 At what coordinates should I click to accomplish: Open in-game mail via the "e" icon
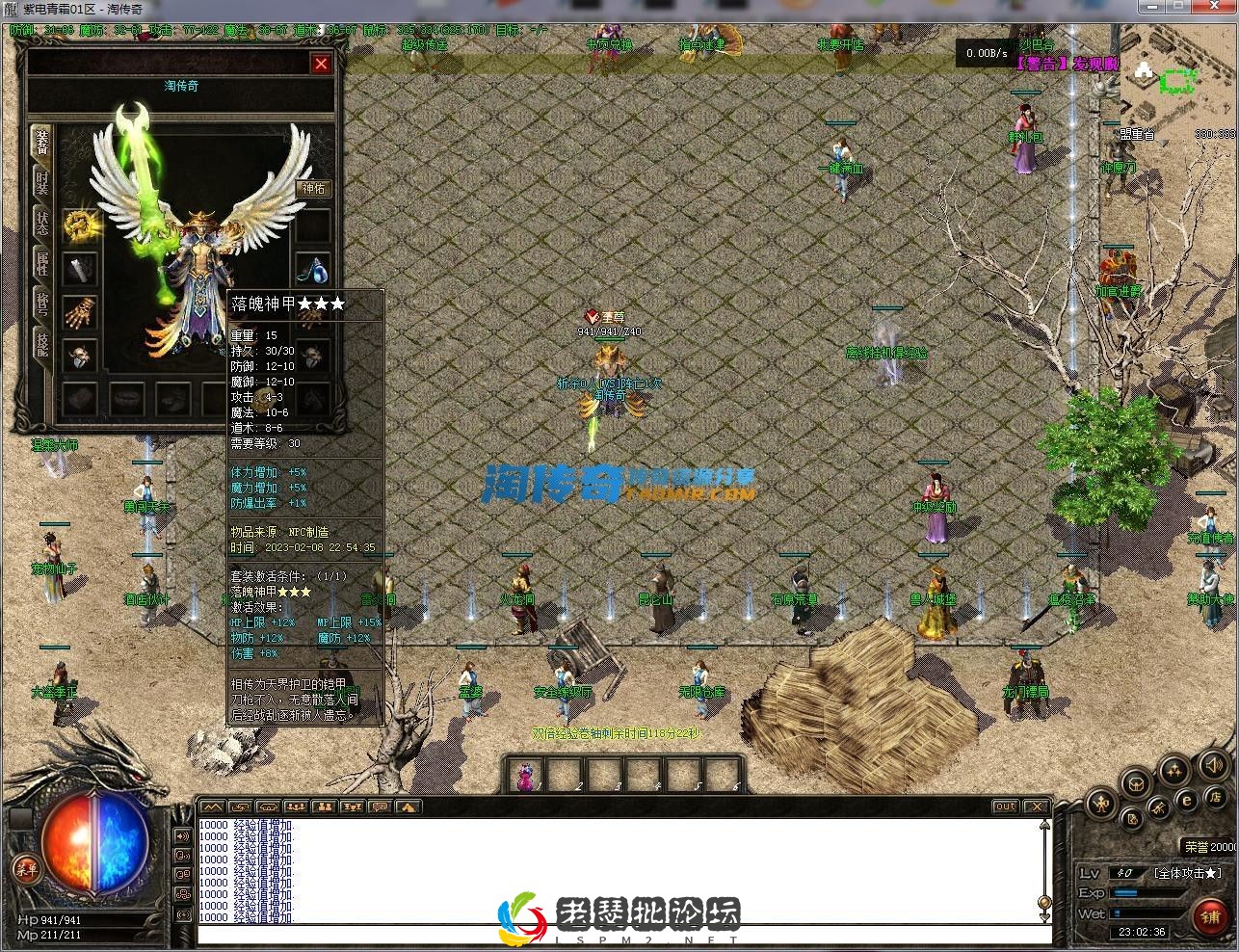tap(1187, 800)
